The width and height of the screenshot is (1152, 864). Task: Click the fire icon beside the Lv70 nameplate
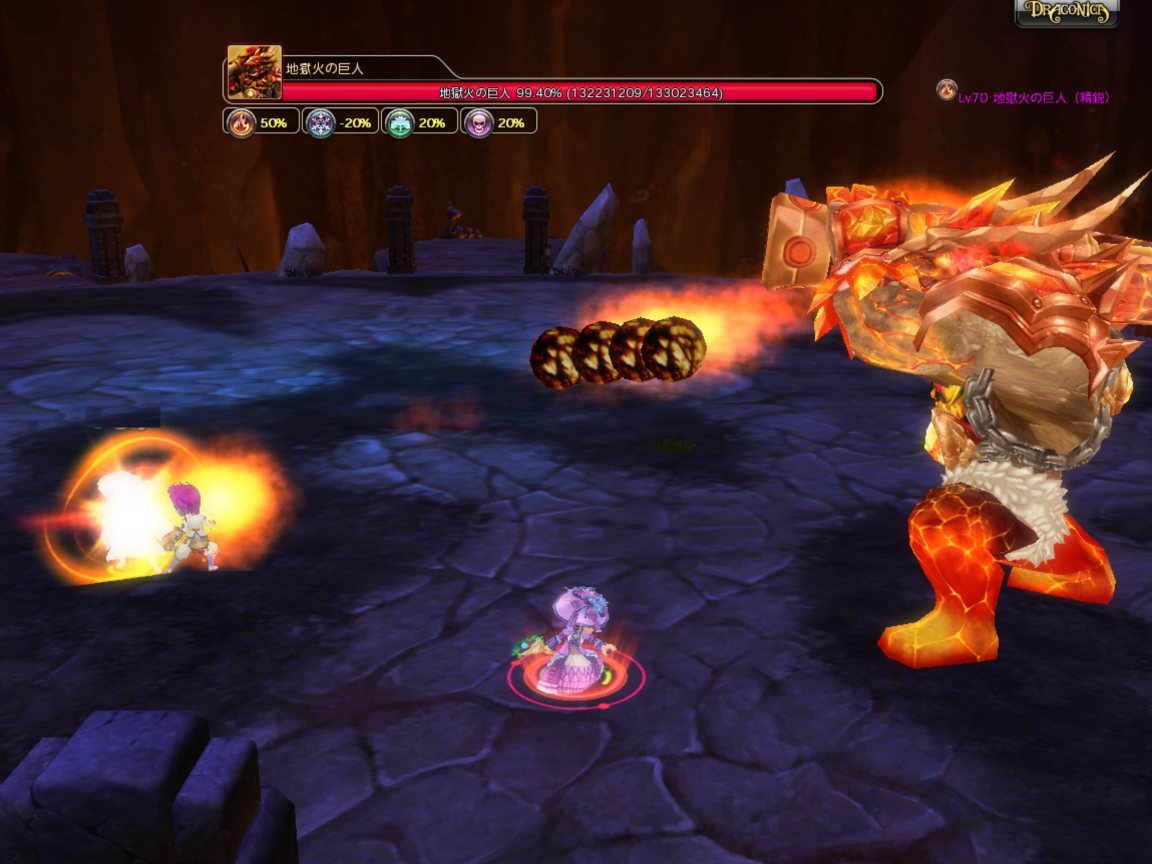point(945,91)
